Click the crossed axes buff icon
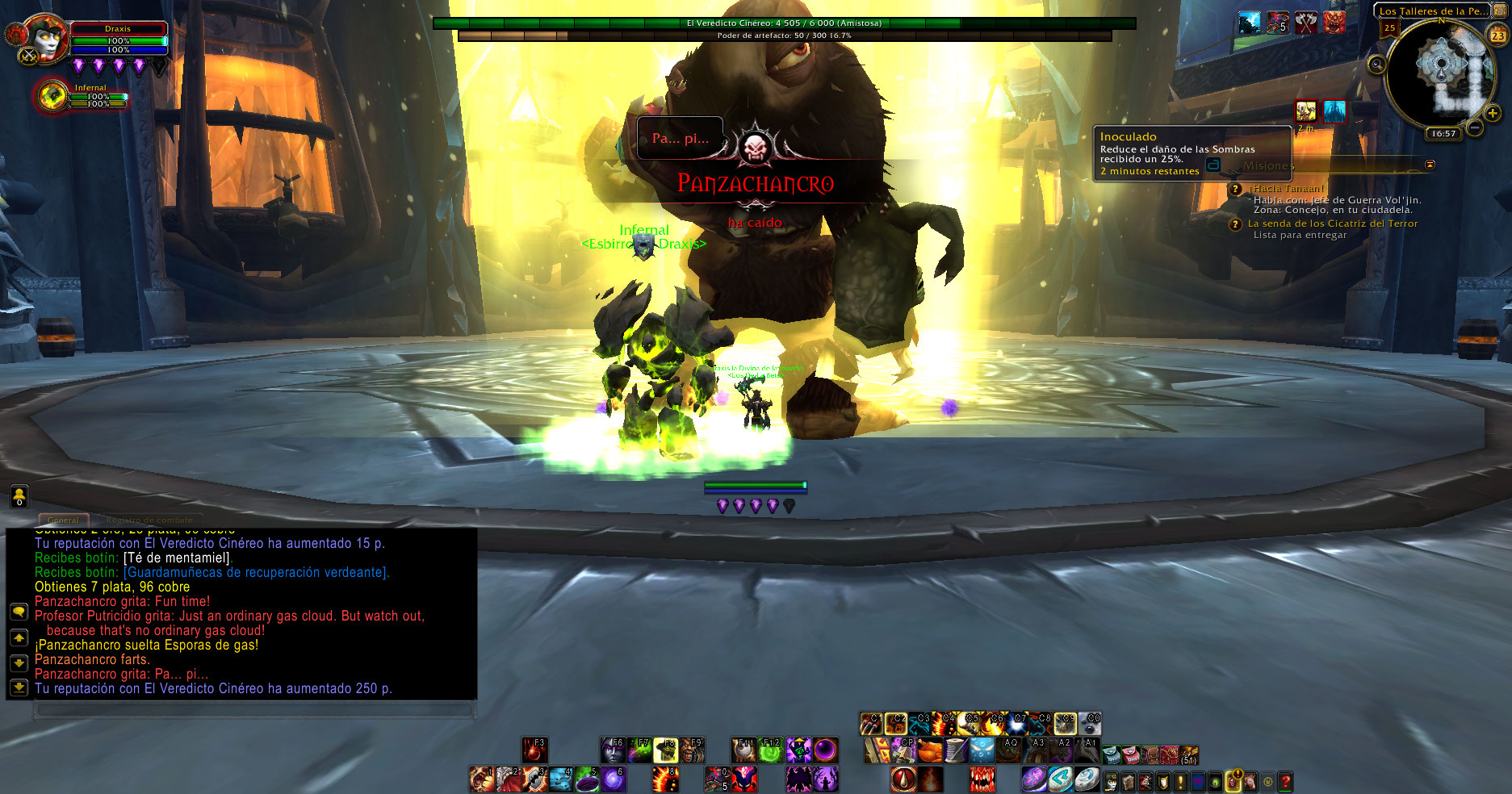This screenshot has width=1512, height=794. coord(1305,23)
